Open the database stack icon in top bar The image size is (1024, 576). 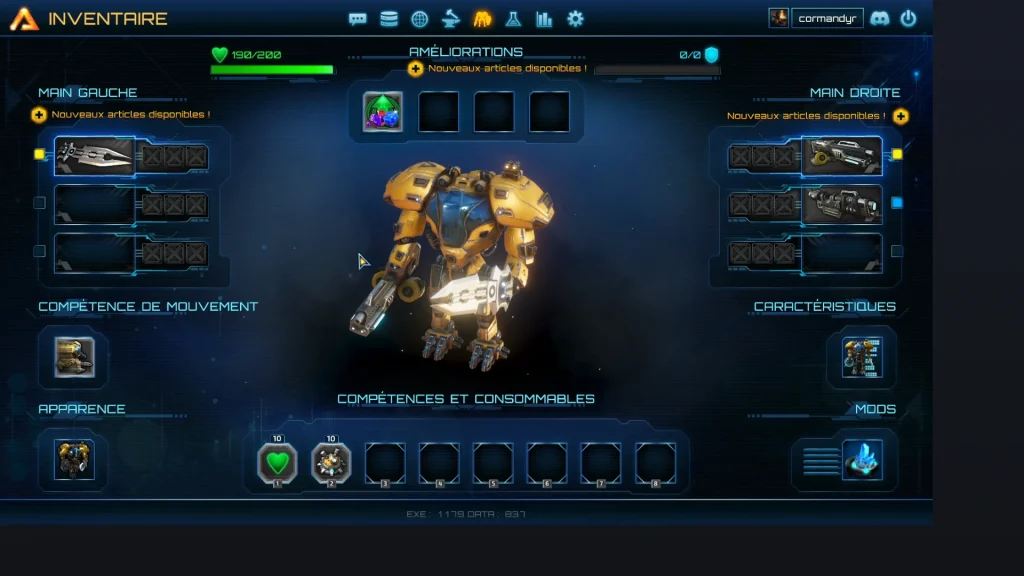point(388,19)
